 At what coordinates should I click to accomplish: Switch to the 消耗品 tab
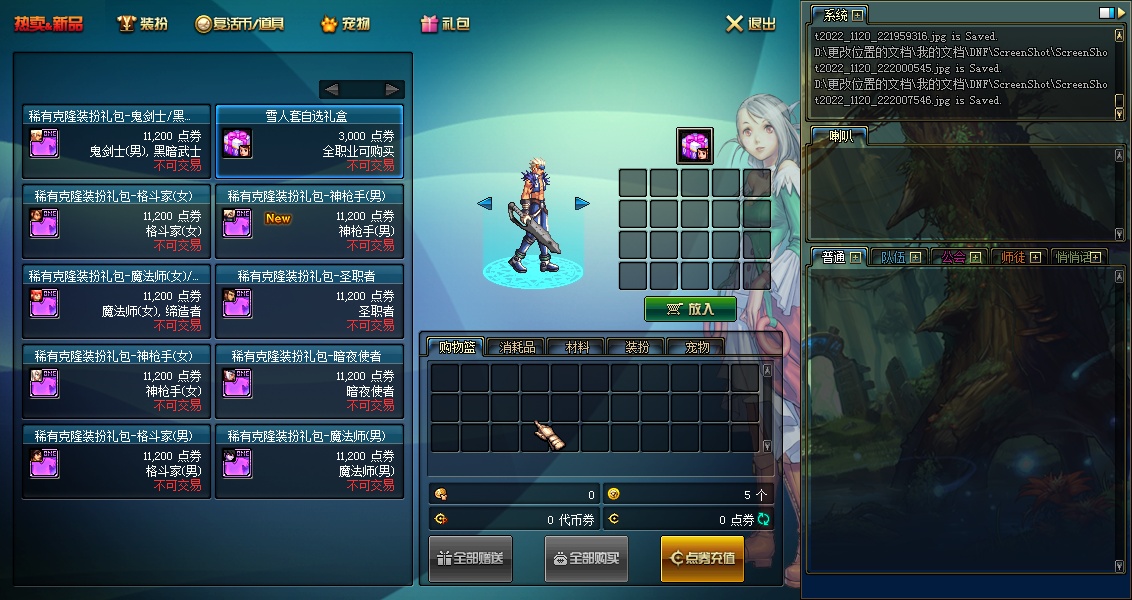point(517,347)
